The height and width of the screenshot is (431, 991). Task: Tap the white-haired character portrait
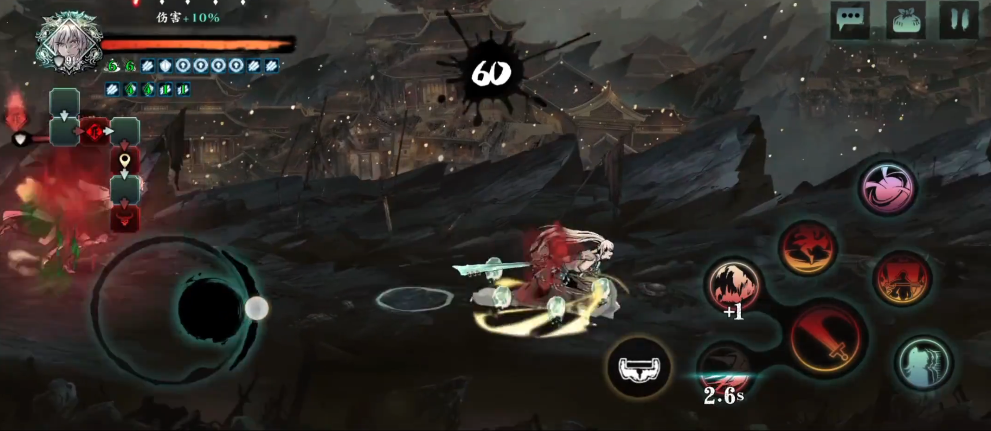pos(68,42)
